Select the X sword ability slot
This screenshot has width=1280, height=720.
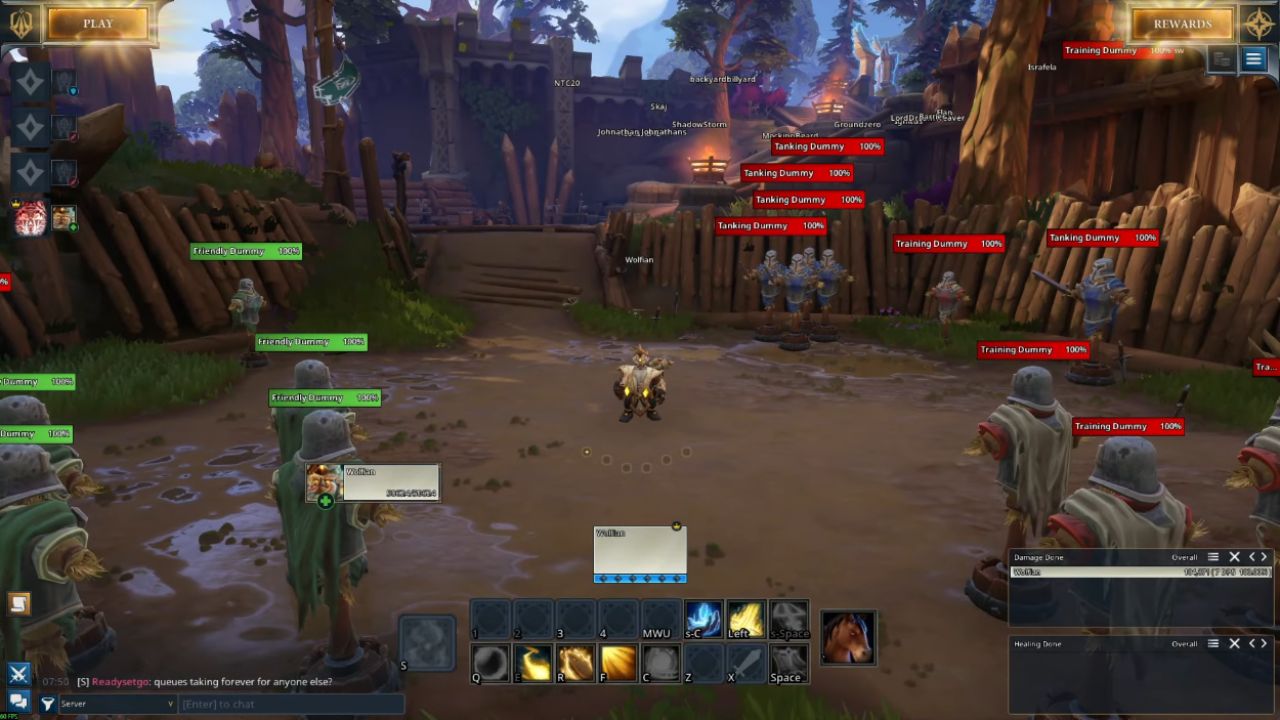point(745,662)
